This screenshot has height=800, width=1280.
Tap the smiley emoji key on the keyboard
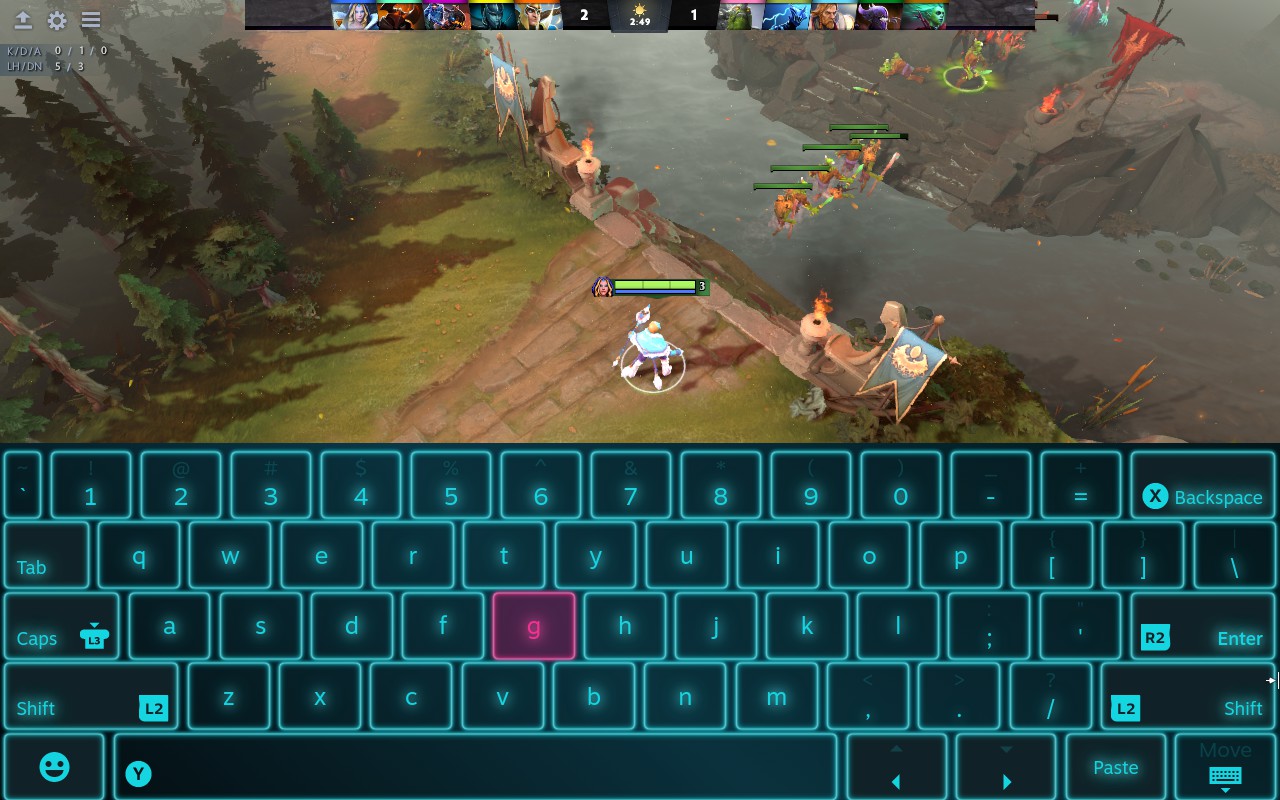click(54, 766)
